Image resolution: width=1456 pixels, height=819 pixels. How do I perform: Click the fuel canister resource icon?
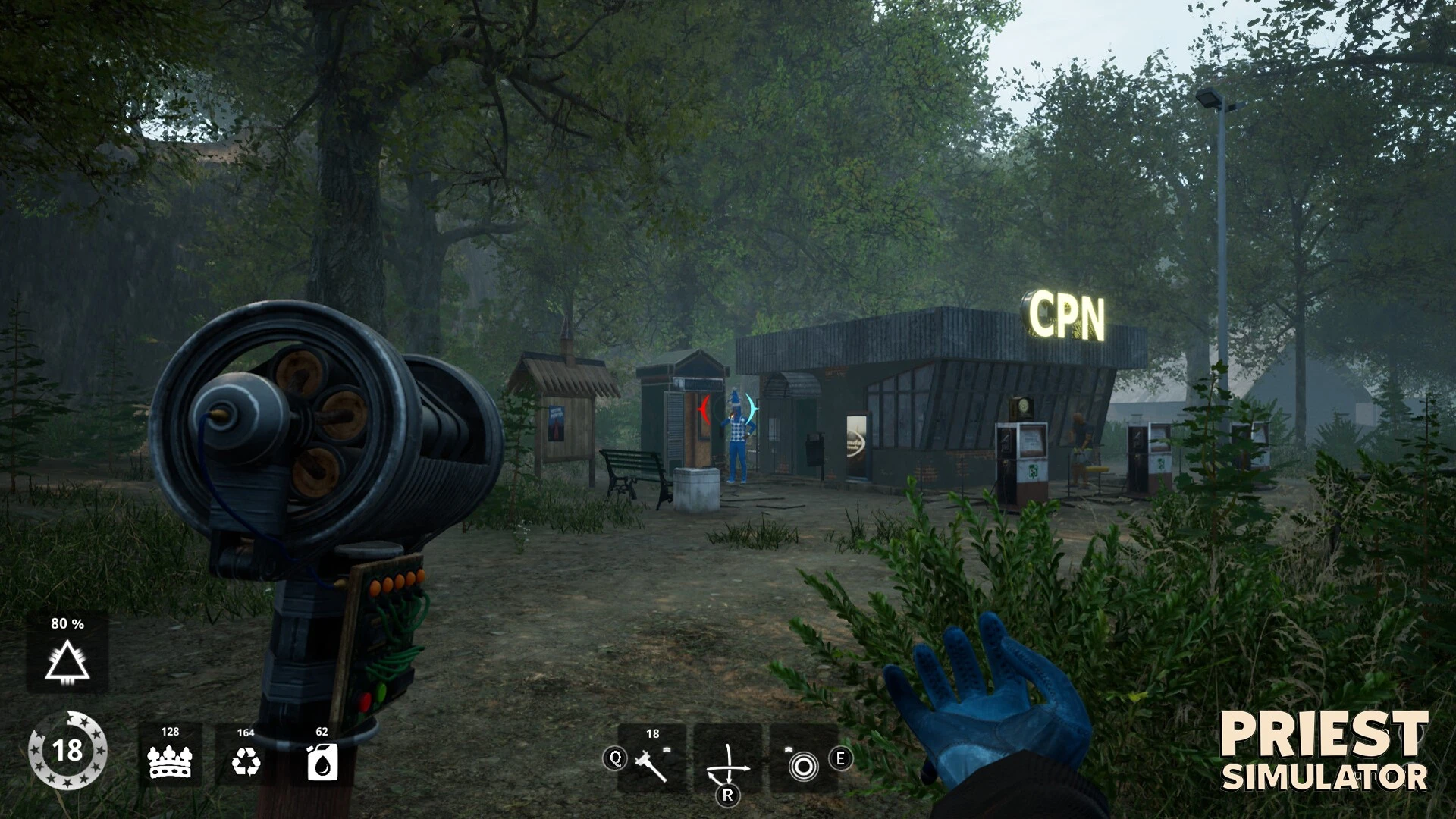point(322,761)
